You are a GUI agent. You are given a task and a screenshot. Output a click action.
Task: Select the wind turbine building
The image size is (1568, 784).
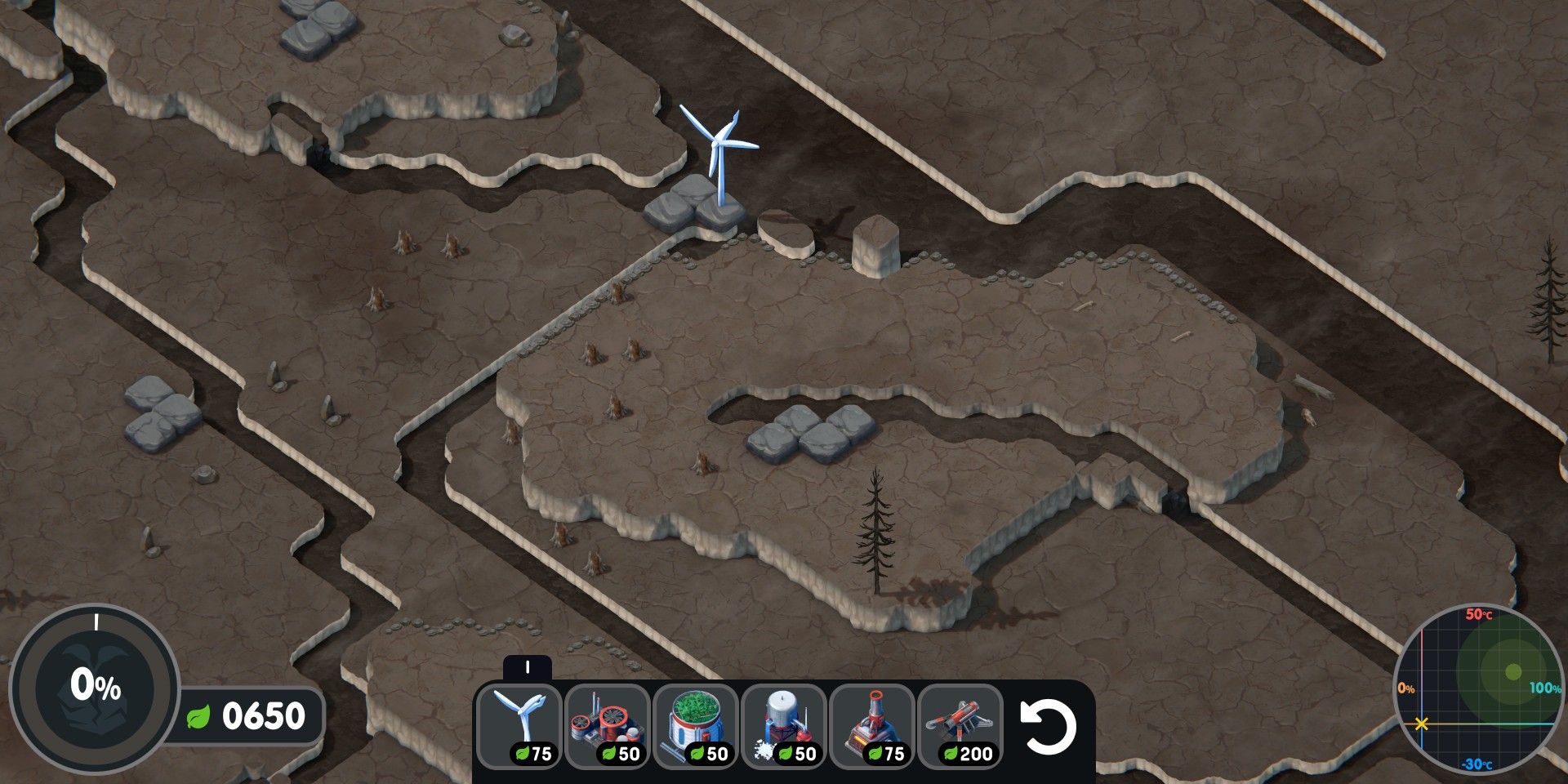pos(519,725)
